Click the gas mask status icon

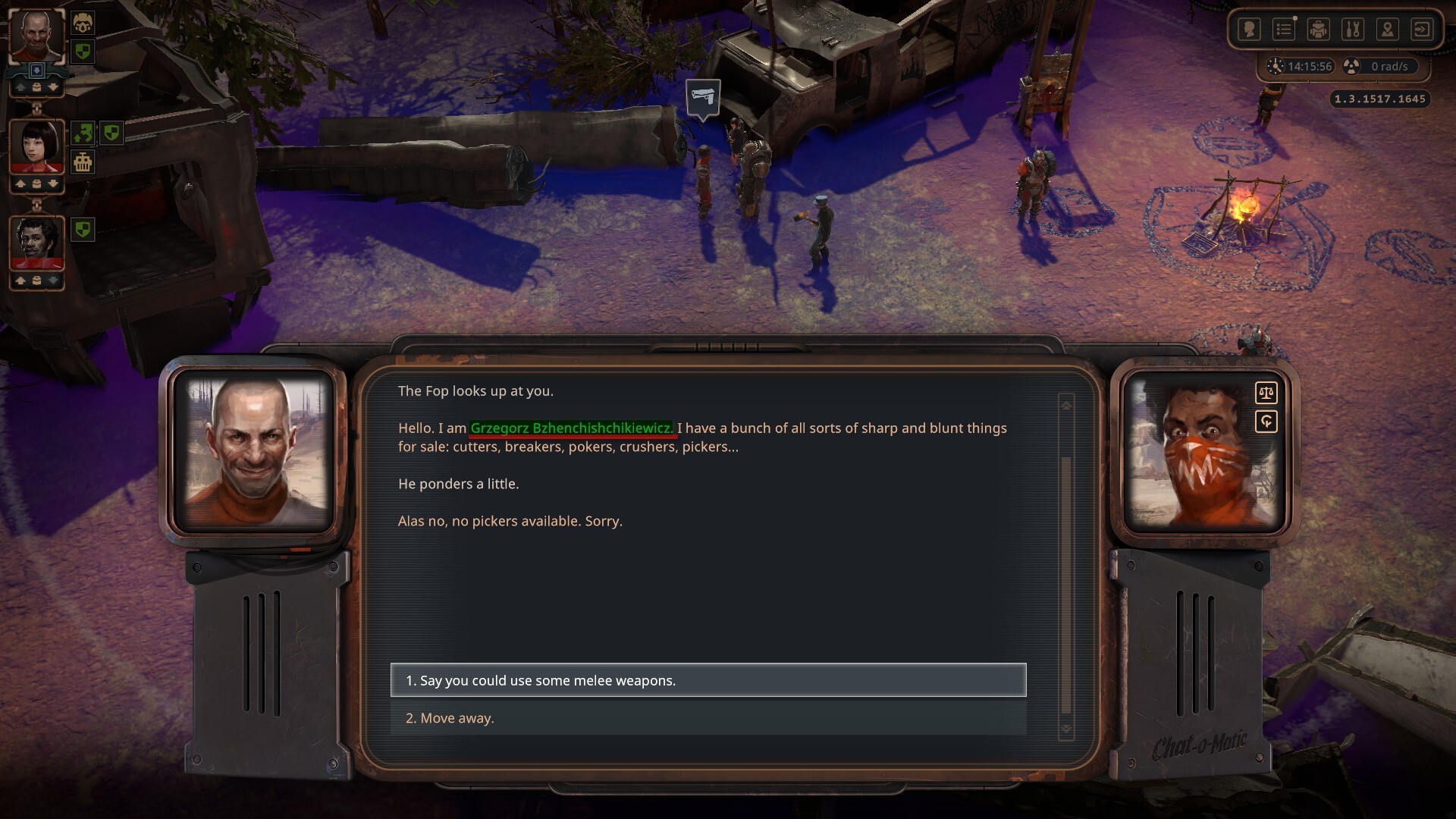point(83,24)
